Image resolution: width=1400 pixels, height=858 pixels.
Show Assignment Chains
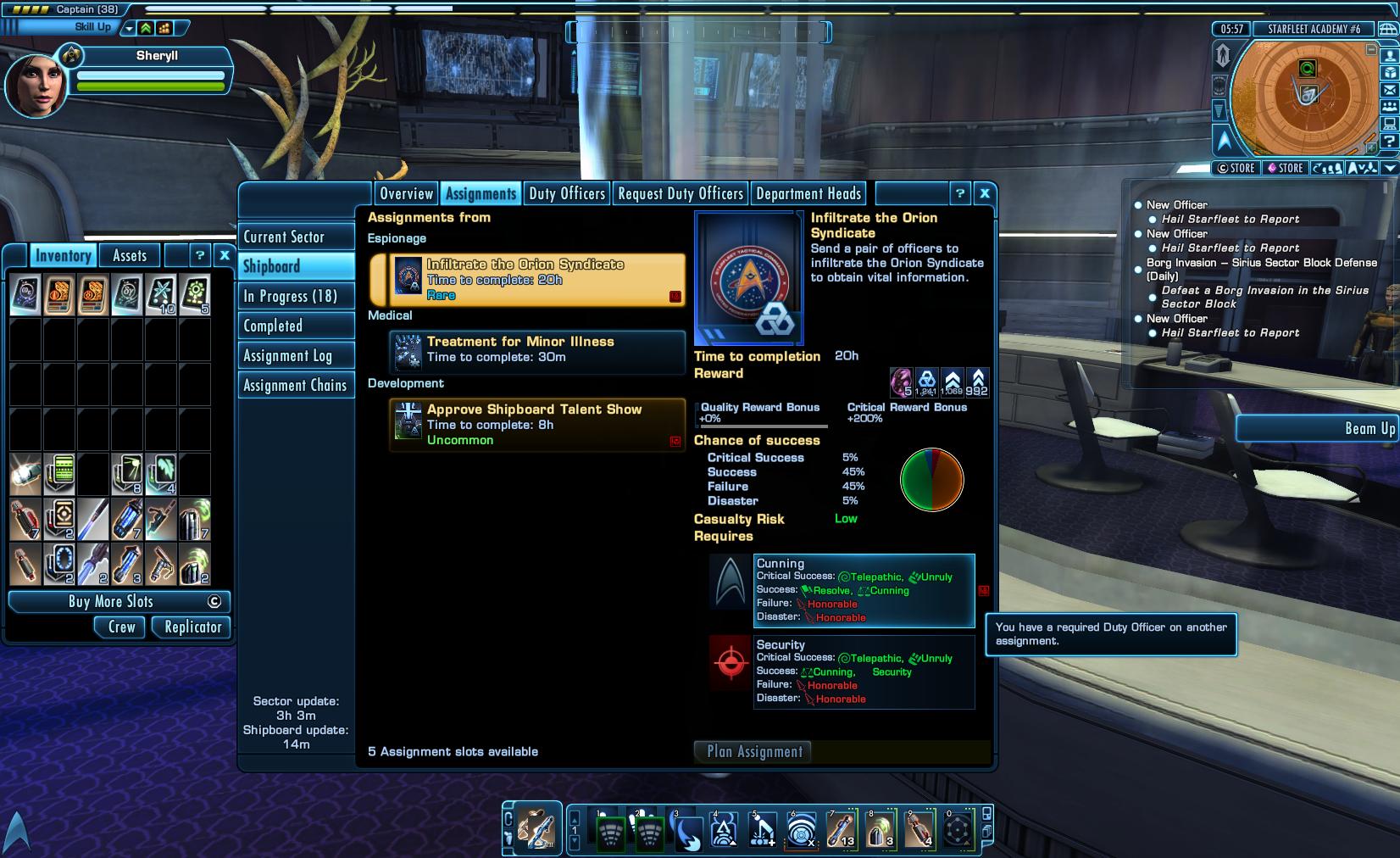(x=296, y=386)
